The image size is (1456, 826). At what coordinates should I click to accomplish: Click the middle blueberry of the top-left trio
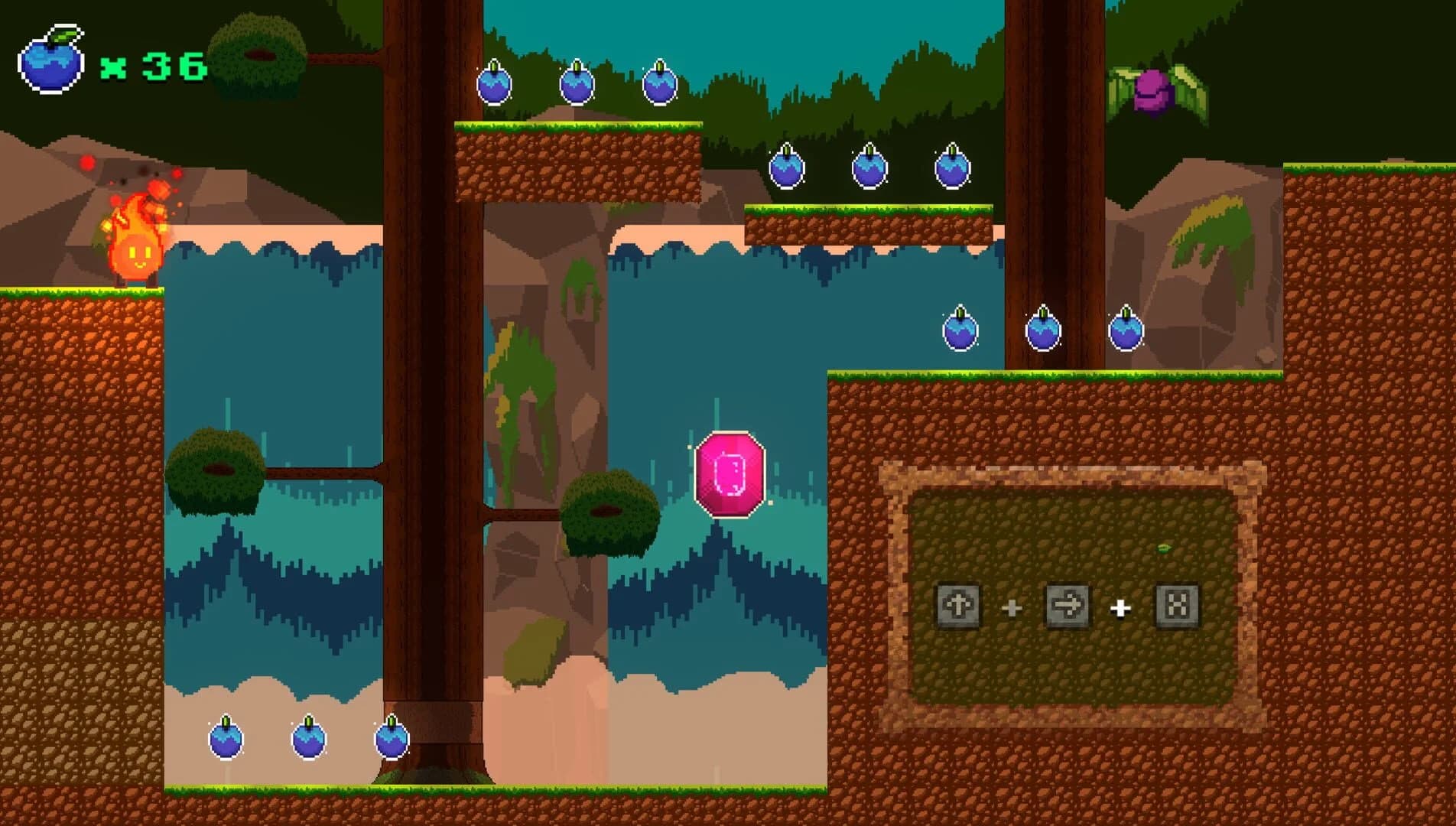click(x=577, y=86)
